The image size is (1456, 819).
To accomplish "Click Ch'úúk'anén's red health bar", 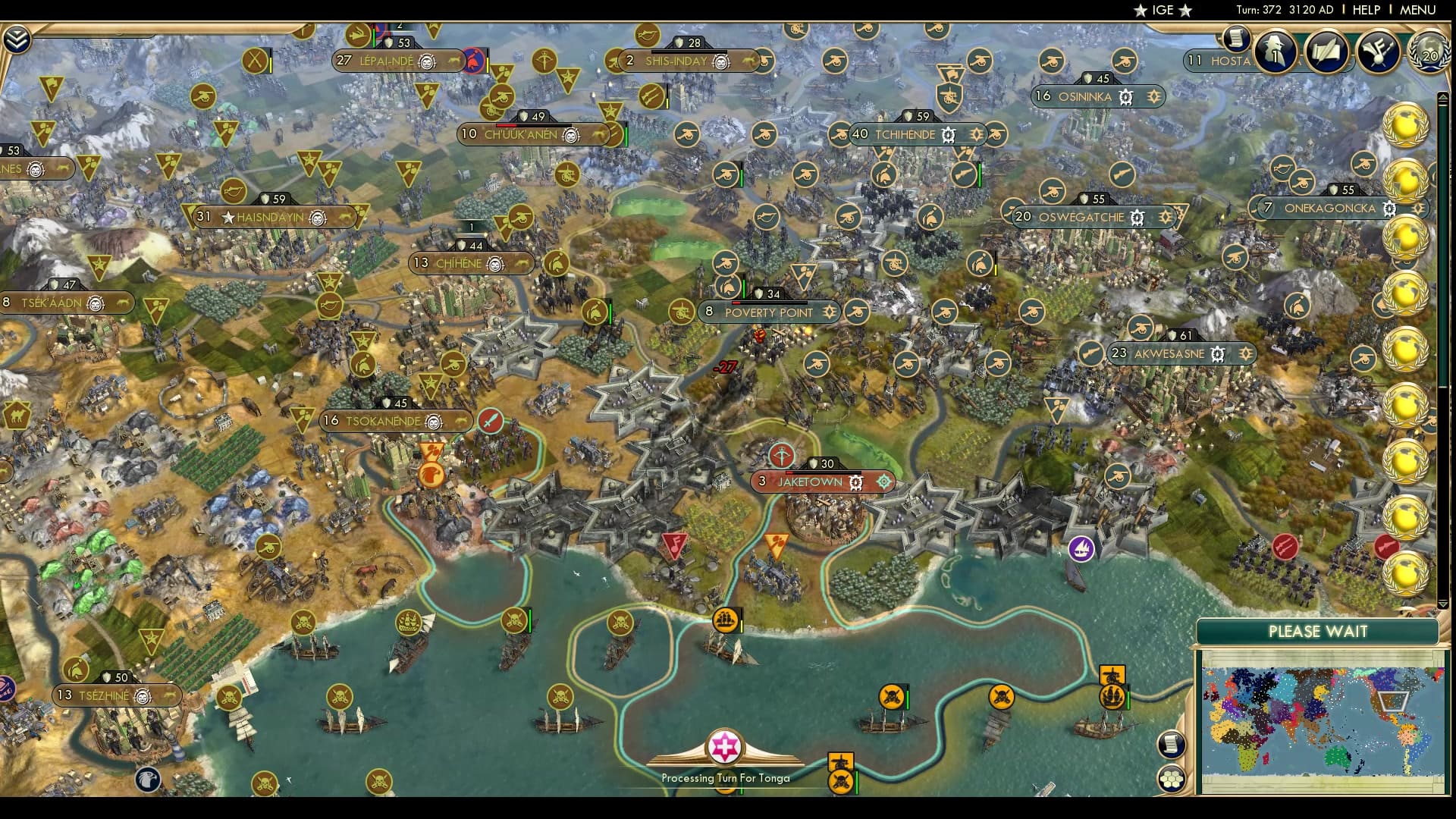I will pos(507,125).
